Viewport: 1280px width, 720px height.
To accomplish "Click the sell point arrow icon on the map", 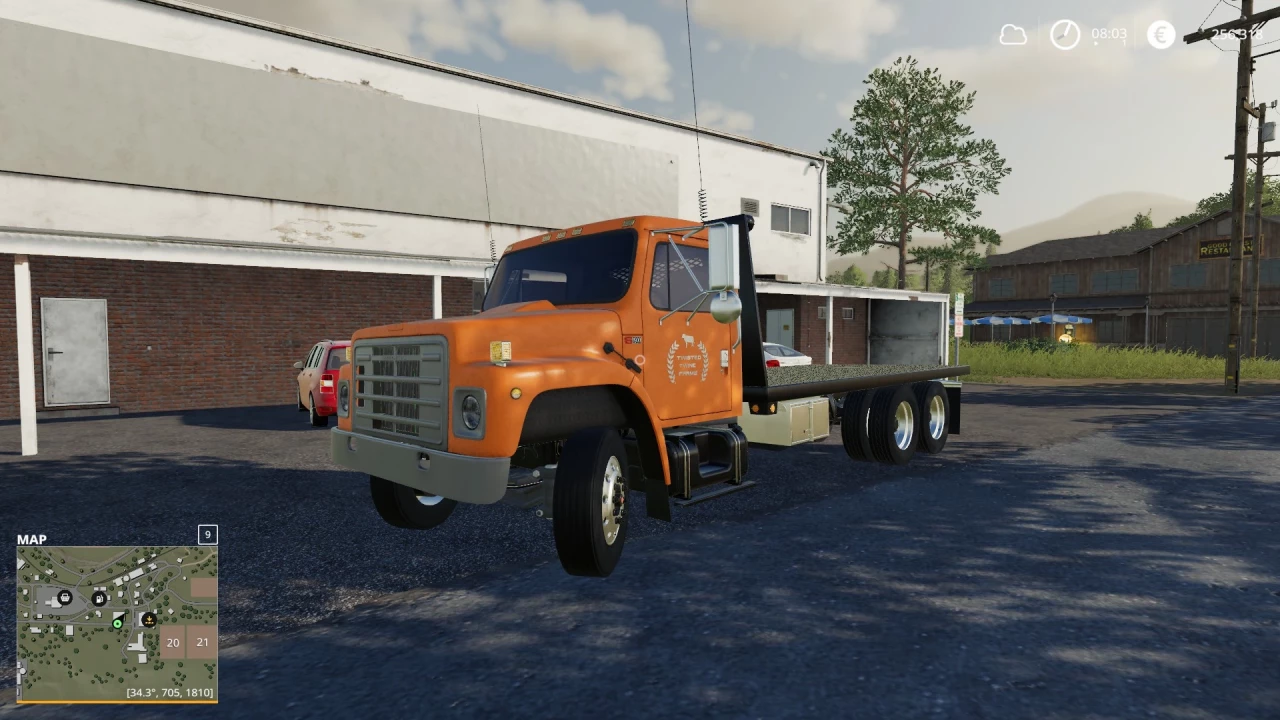I will [x=149, y=620].
